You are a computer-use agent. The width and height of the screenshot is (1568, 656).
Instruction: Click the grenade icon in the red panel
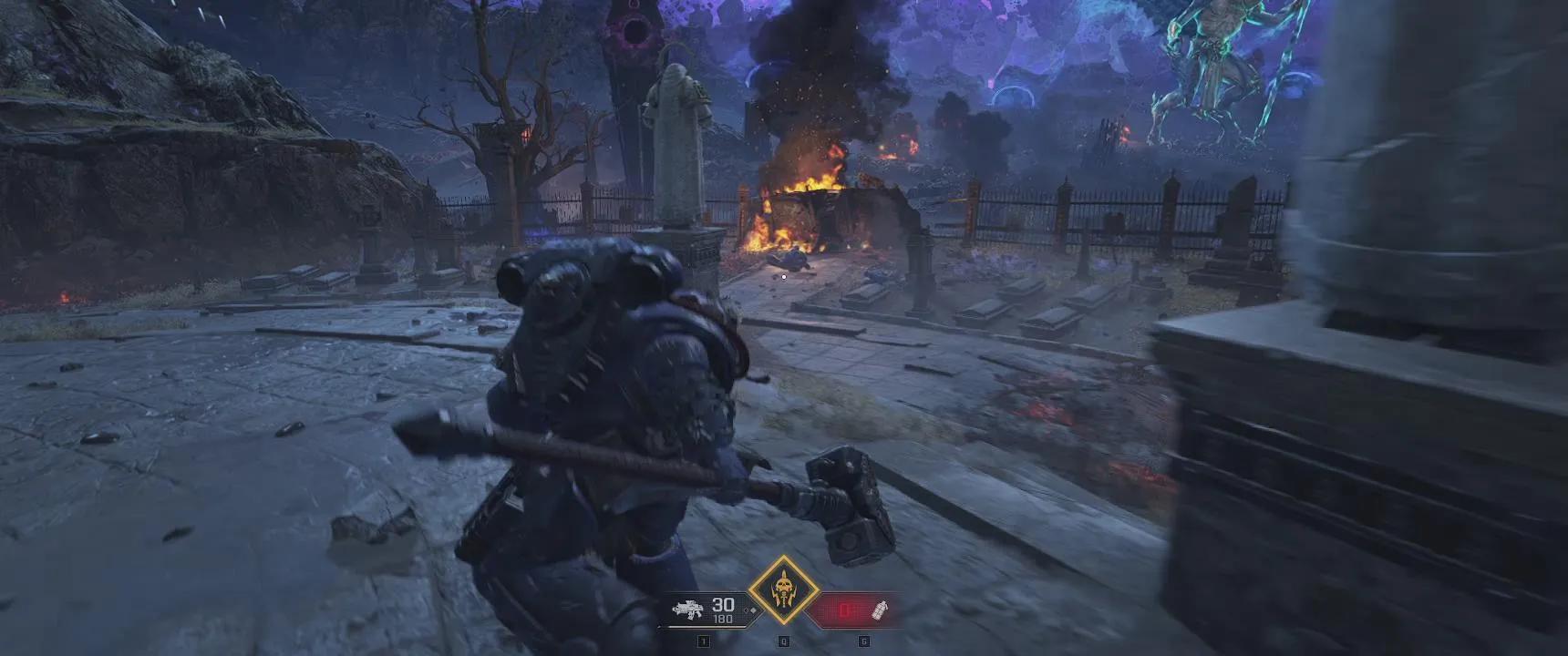pyautogui.click(x=878, y=612)
